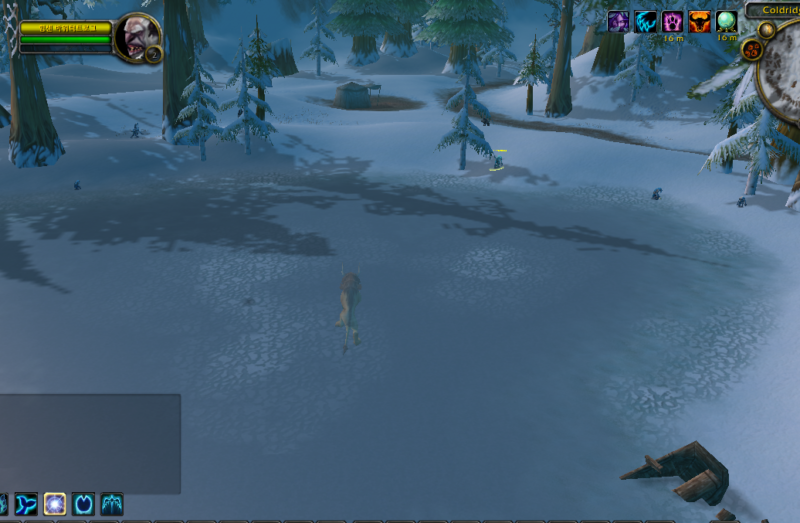This screenshot has width=800, height=523.
Task: Activate the blue whale tail form icon
Action: click(x=26, y=503)
